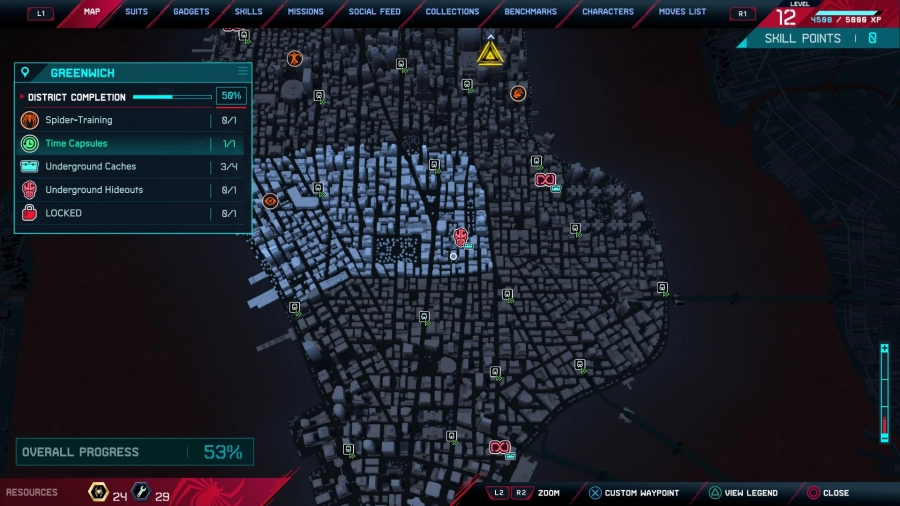This screenshot has height=506, width=900.
Task: Click the red hideout mask map marker
Action: pyautogui.click(x=460, y=237)
